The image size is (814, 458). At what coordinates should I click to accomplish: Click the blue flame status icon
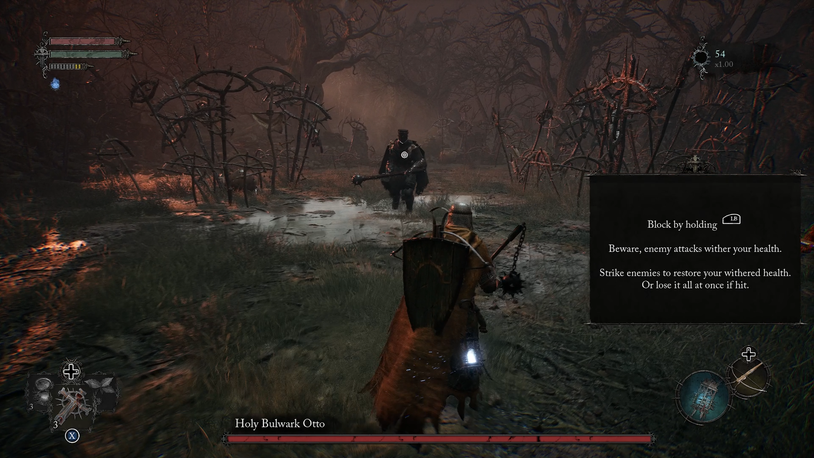click(56, 84)
